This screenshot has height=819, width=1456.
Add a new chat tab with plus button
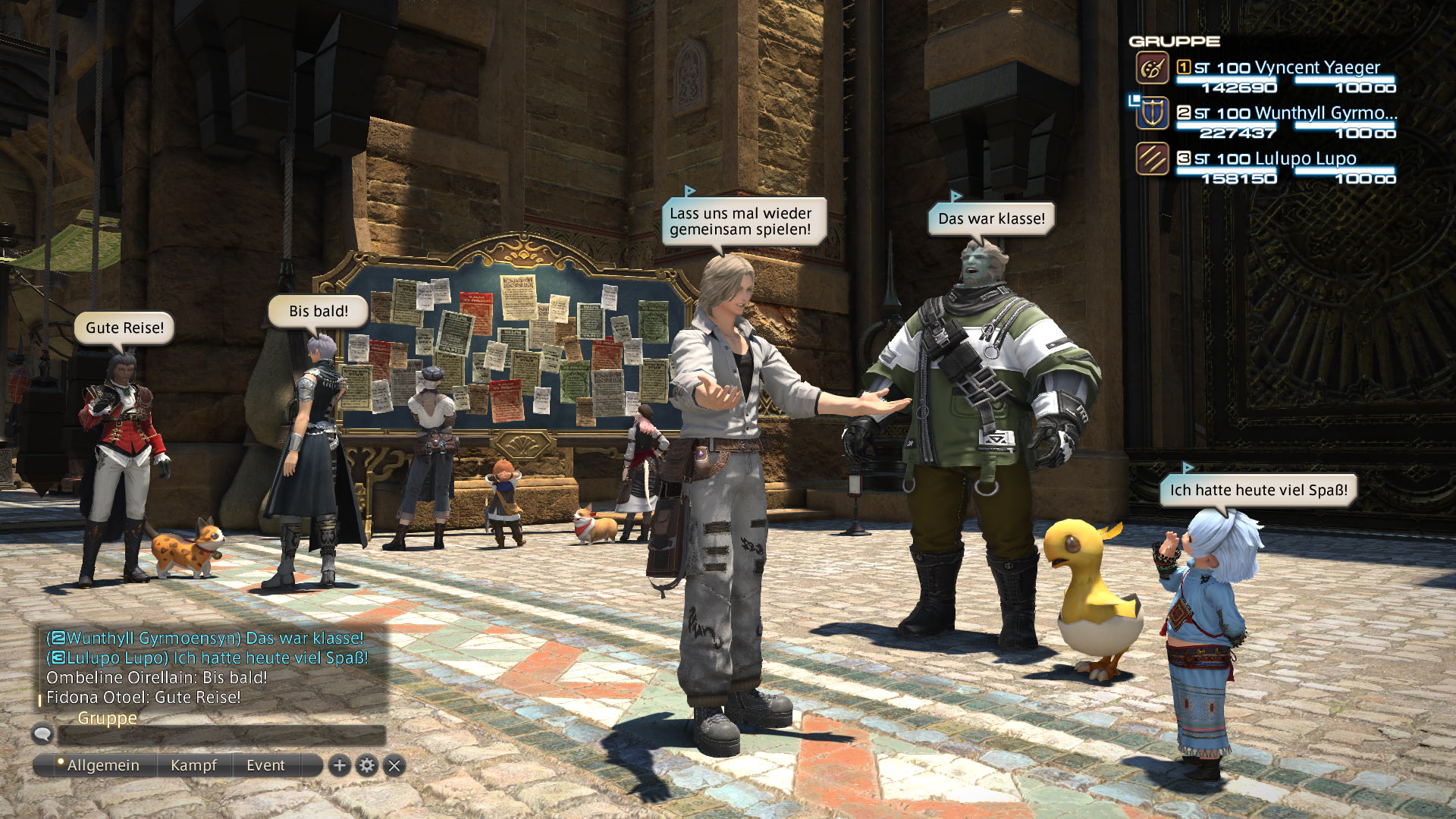(x=340, y=766)
